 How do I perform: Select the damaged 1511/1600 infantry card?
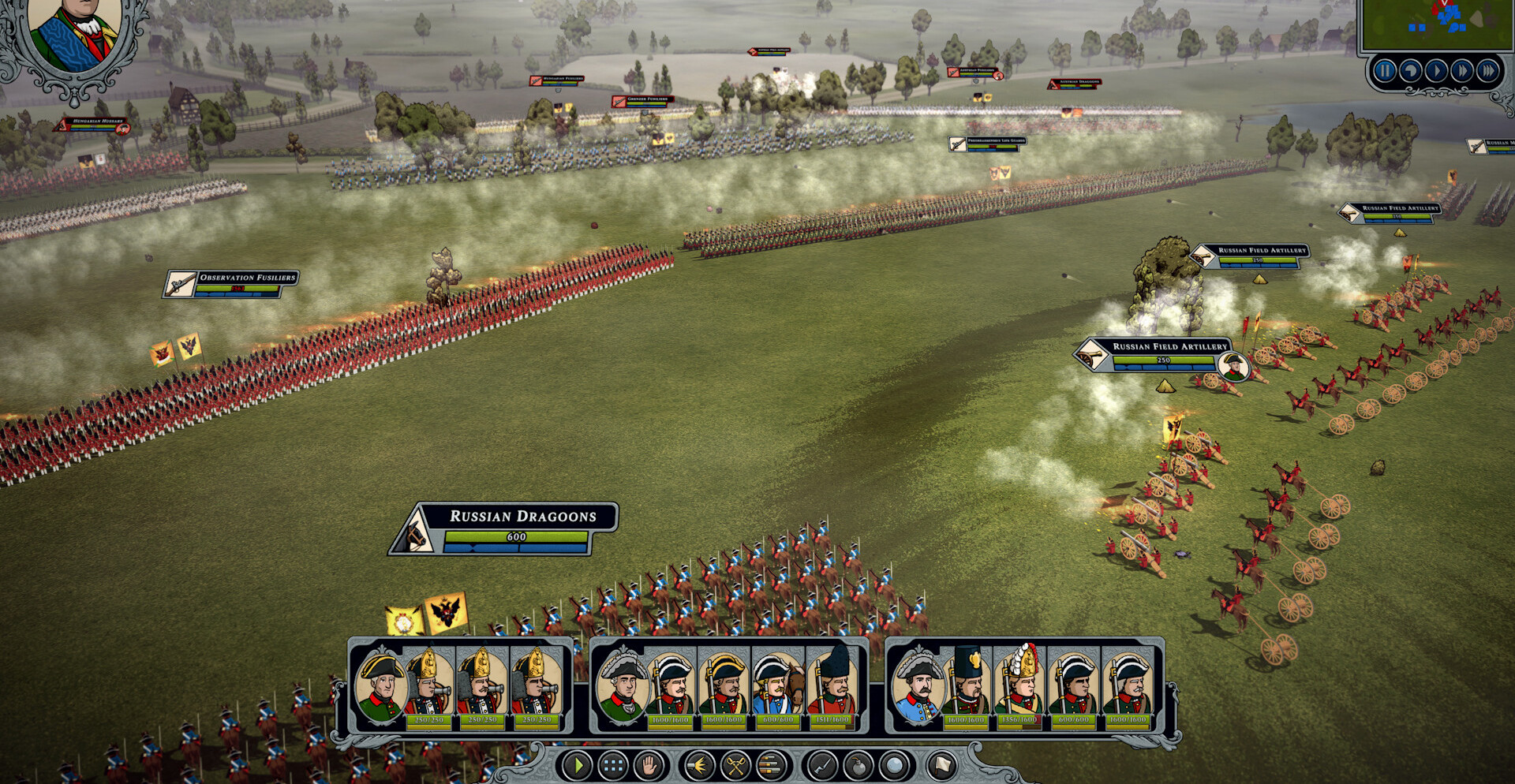pyautogui.click(x=832, y=686)
